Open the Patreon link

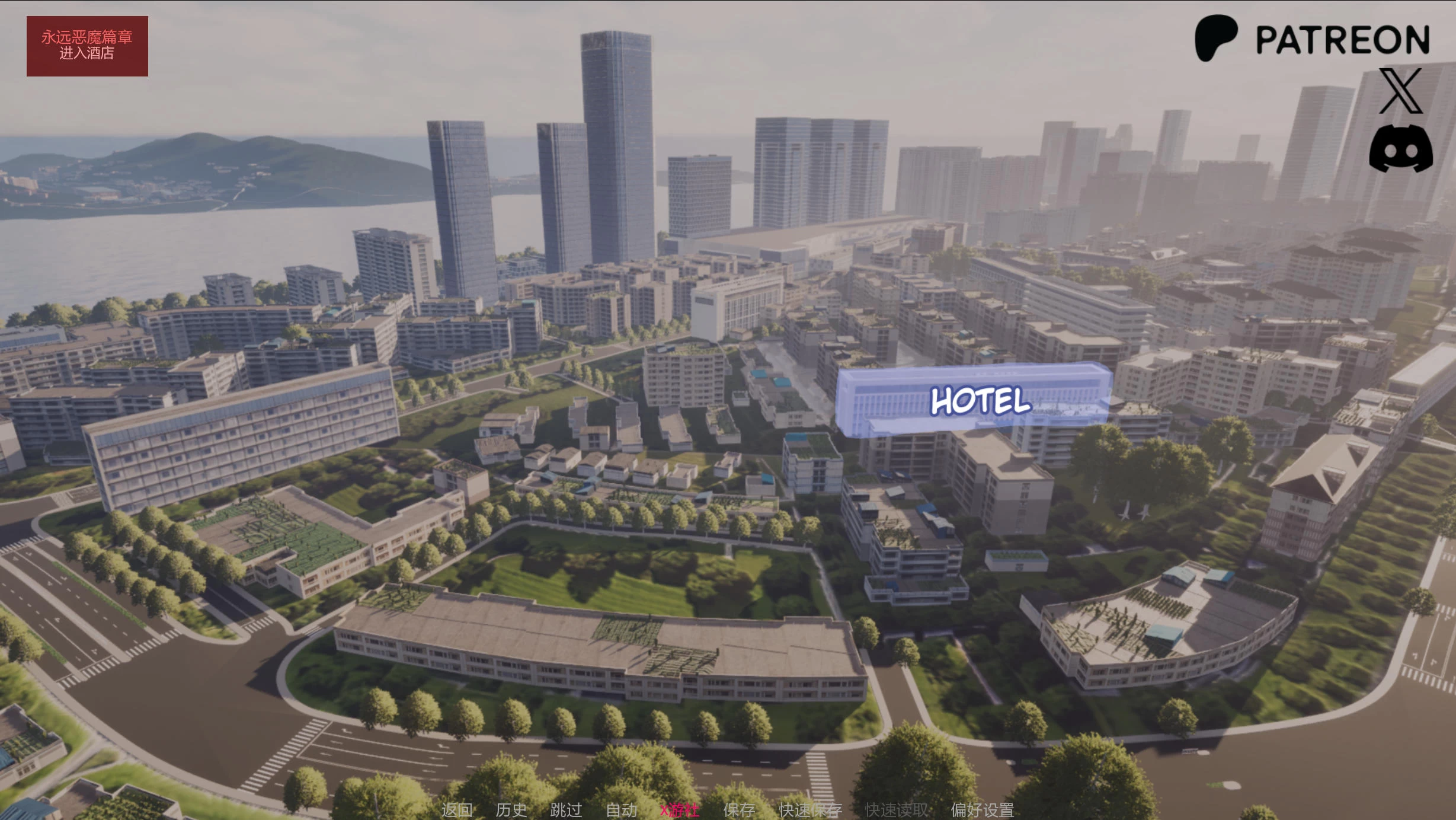pyautogui.click(x=1312, y=39)
